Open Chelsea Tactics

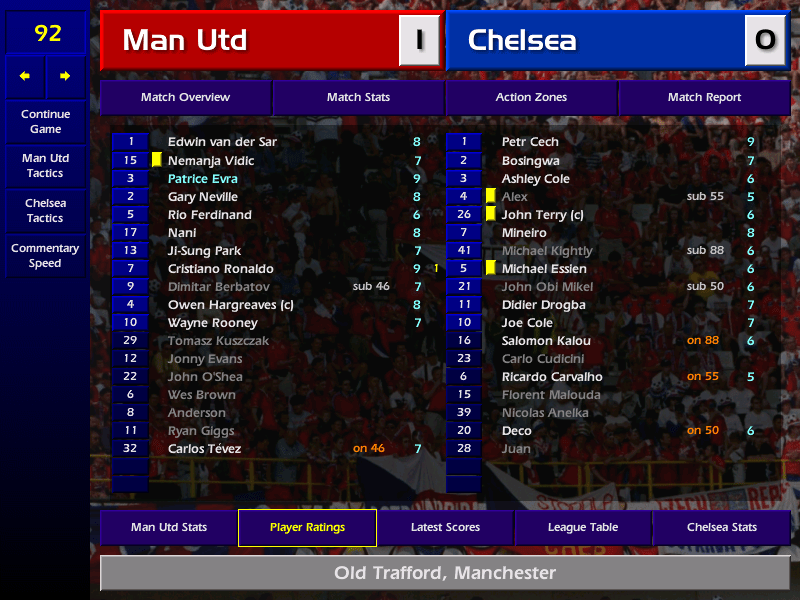[x=45, y=210]
